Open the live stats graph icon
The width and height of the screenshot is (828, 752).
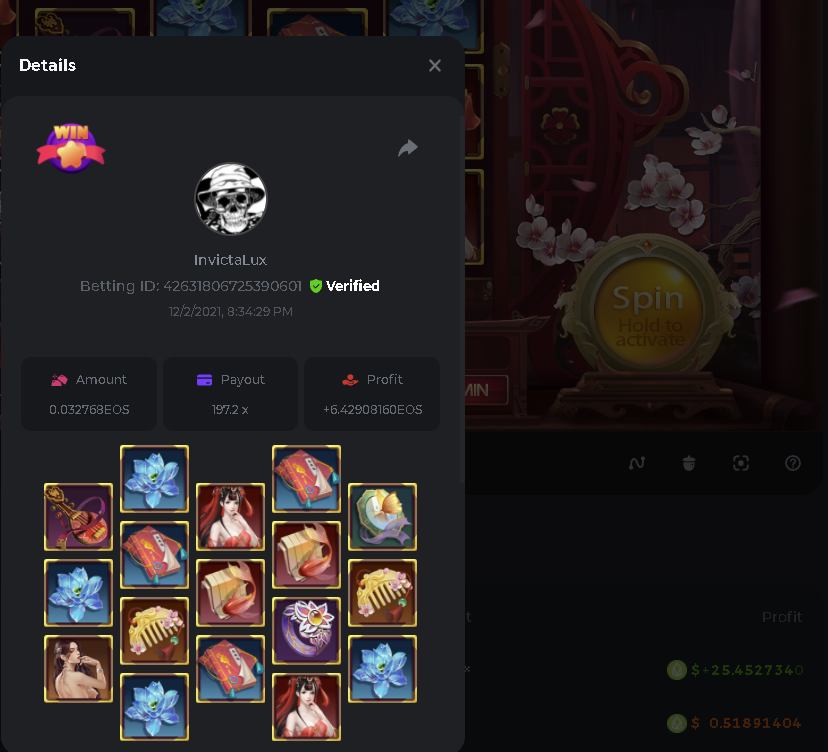tap(637, 463)
